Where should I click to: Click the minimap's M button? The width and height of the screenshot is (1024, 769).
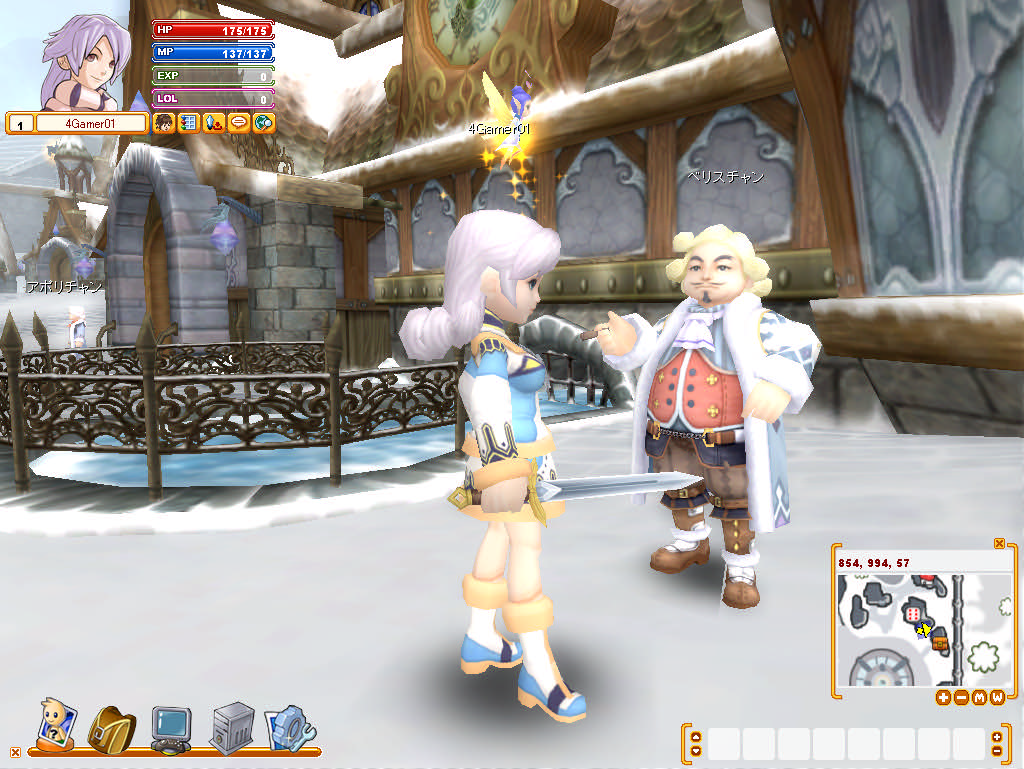point(979,697)
